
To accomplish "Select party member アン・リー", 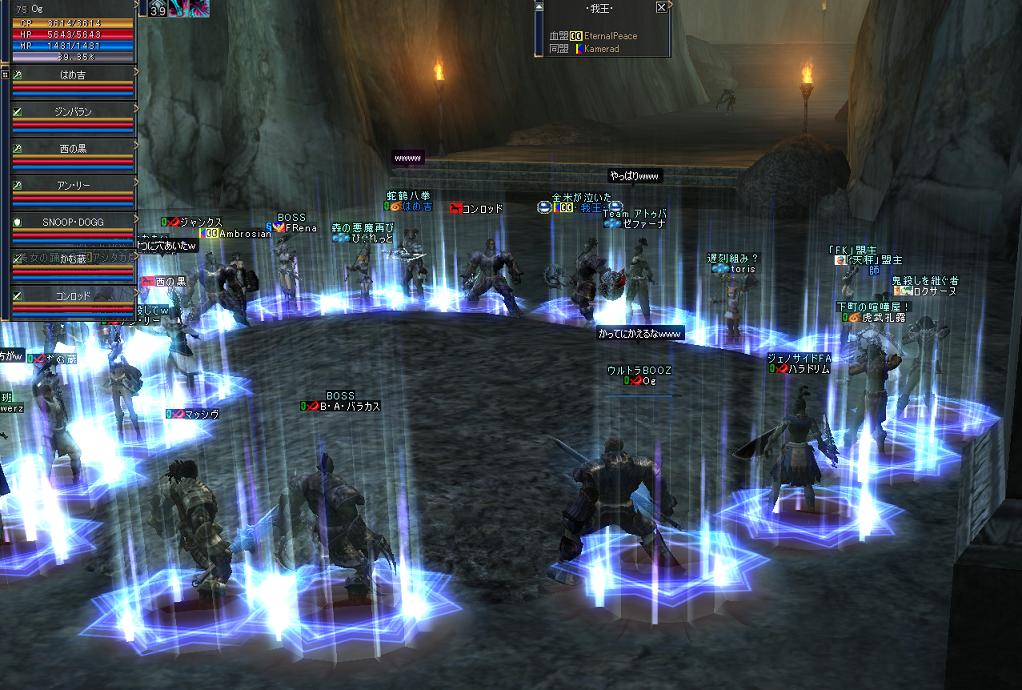I will [x=74, y=185].
